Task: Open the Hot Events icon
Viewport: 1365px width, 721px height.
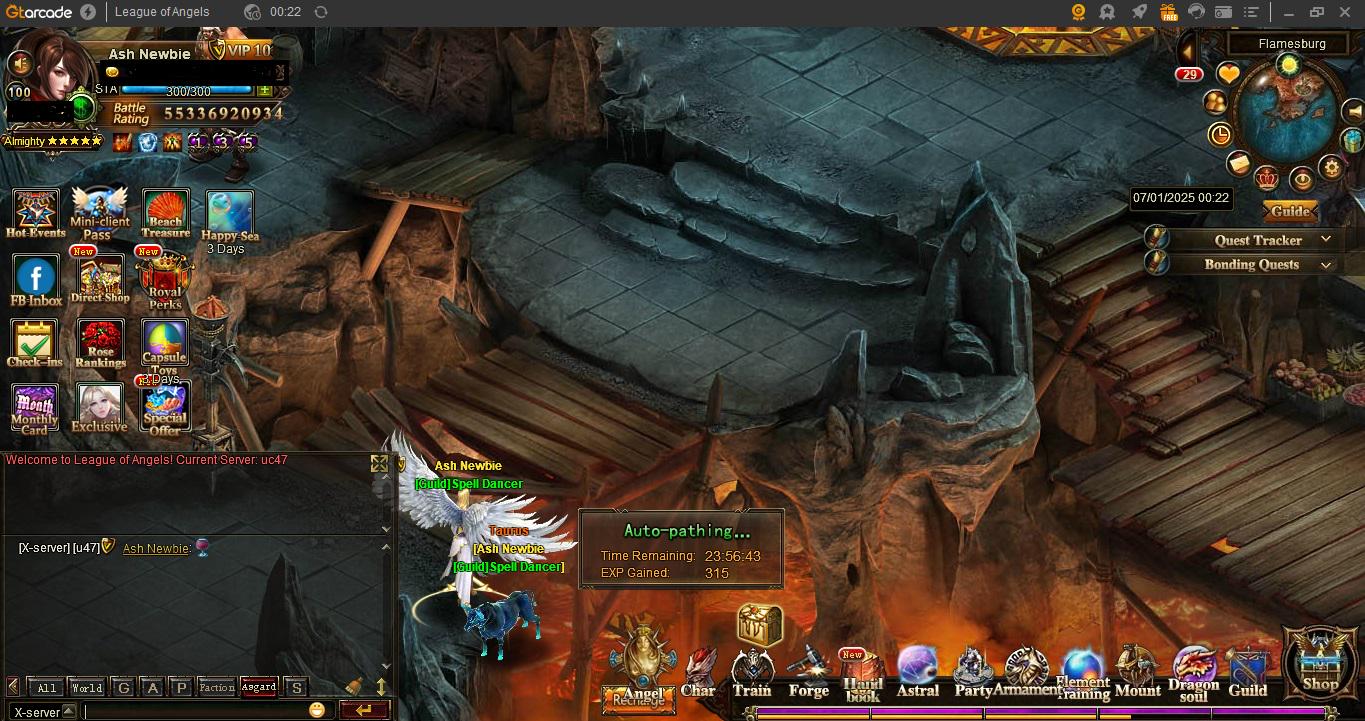Action: (35, 213)
